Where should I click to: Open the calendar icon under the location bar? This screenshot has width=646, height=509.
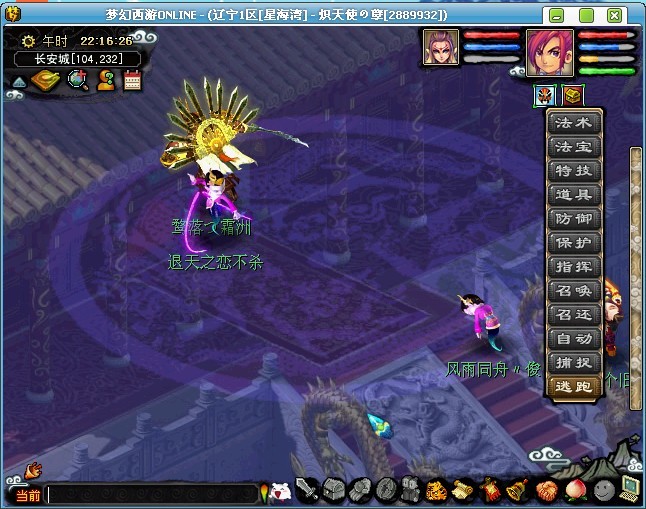pos(132,81)
